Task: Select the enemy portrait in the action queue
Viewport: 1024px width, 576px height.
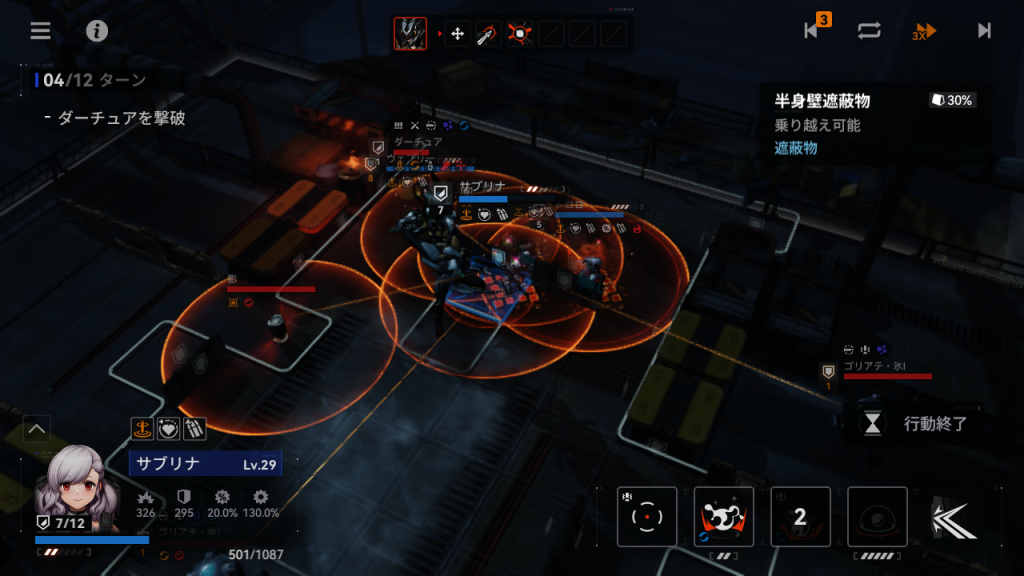Action: click(x=410, y=34)
